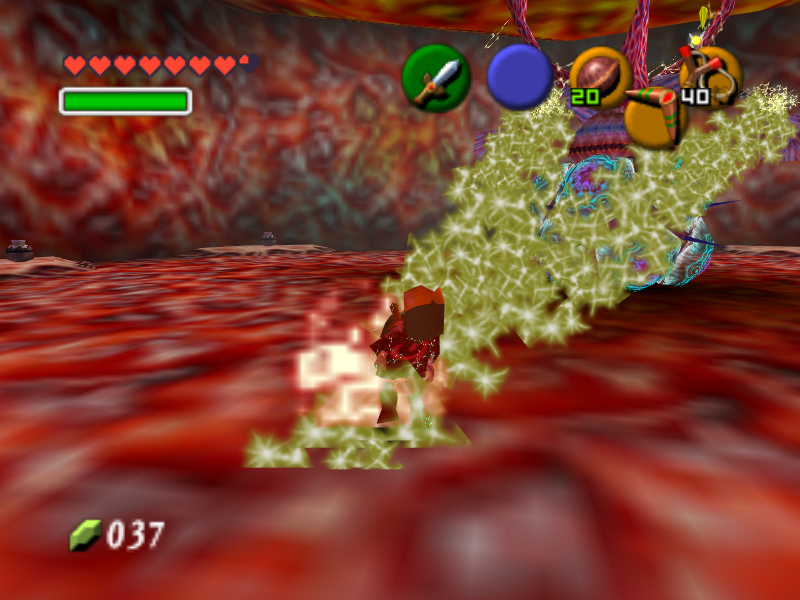Image resolution: width=800 pixels, height=600 pixels.
Task: Click the empty blue action button
Action: 519,77
